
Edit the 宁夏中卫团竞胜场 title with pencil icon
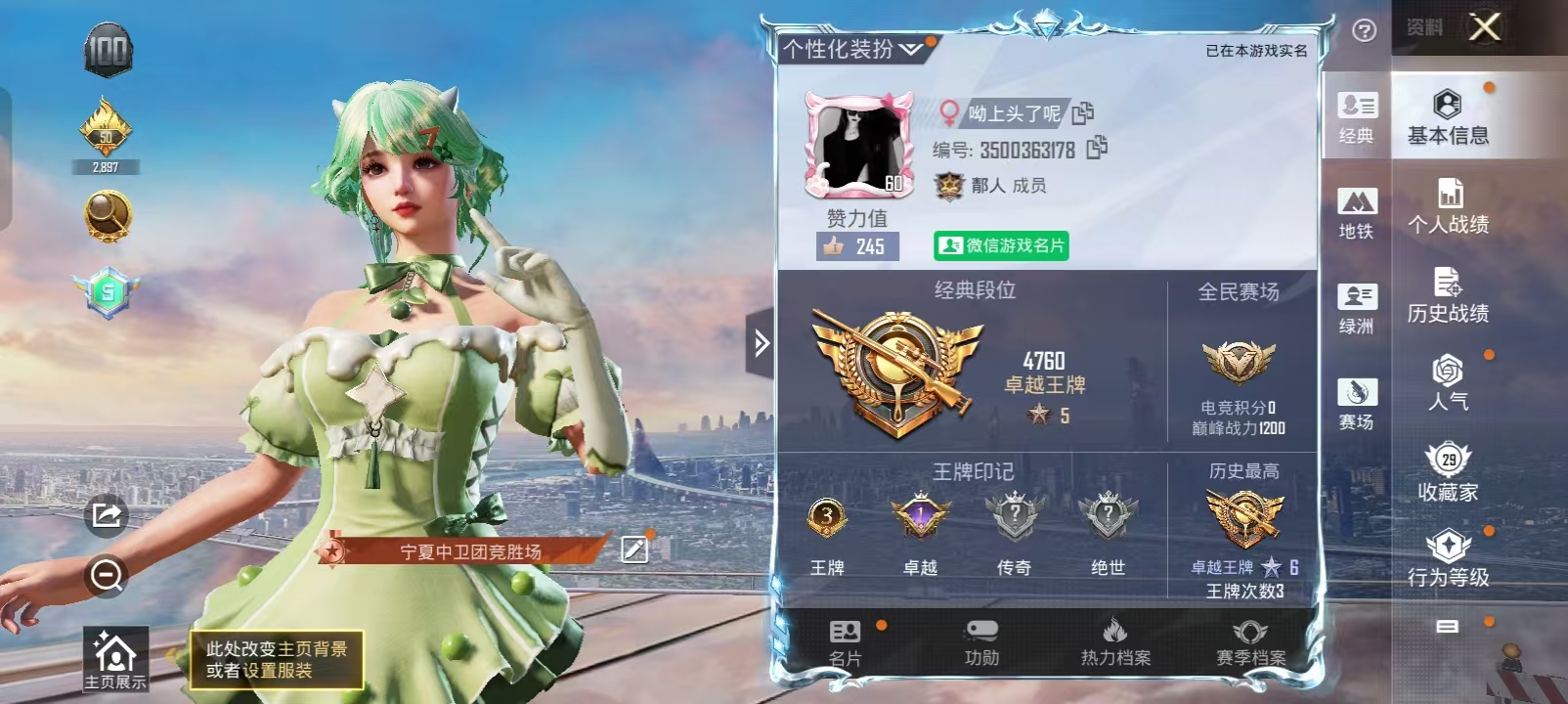tap(635, 550)
